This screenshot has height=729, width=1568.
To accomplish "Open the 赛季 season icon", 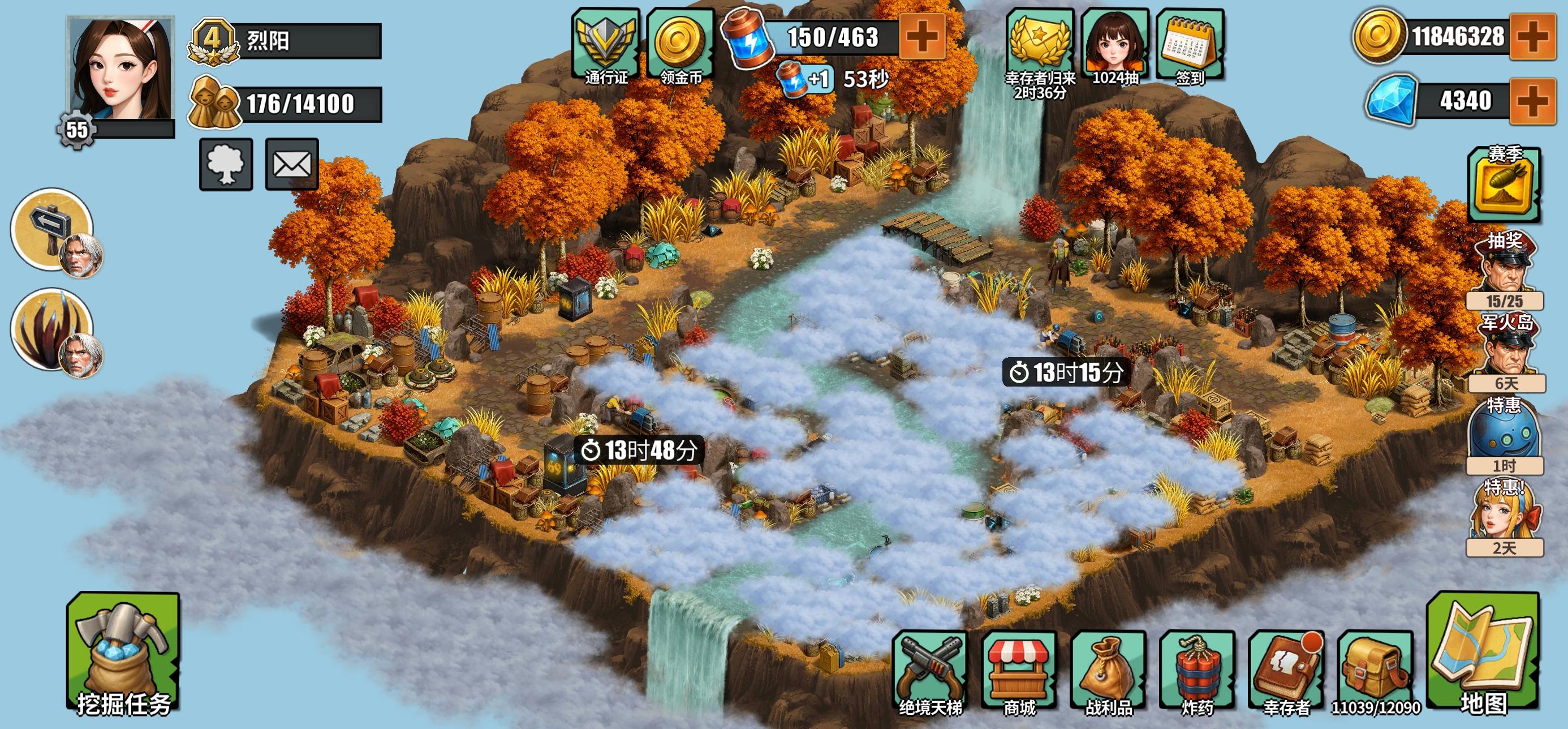I will 1504,184.
